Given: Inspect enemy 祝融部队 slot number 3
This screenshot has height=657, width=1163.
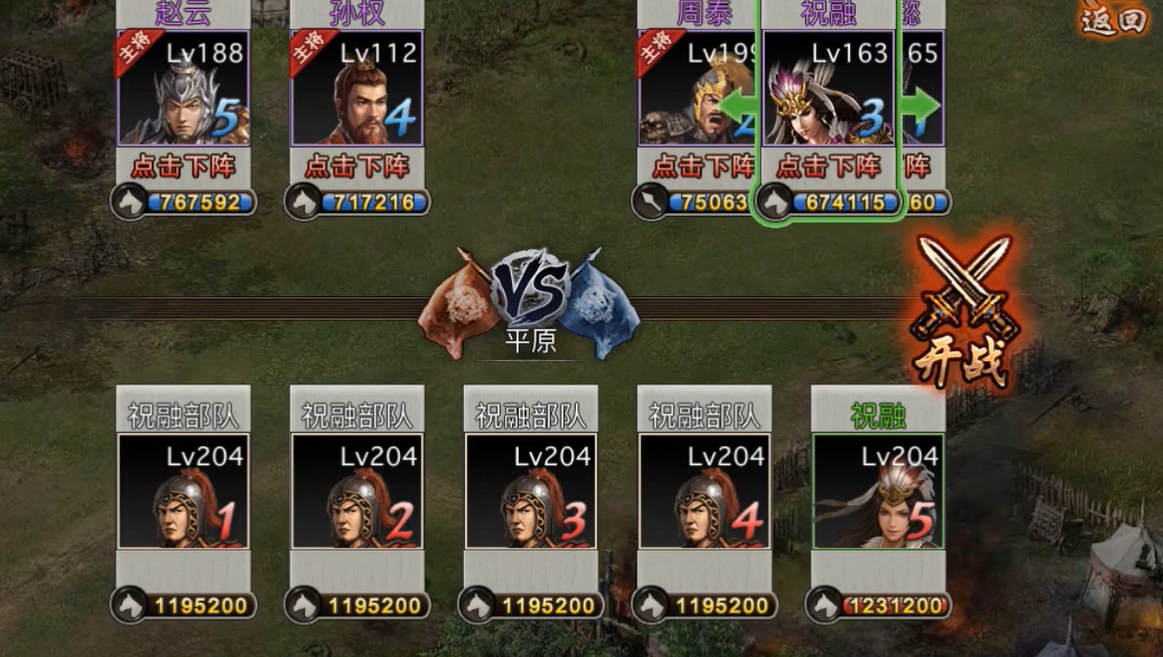Looking at the screenshot, I should pyautogui.click(x=531, y=491).
